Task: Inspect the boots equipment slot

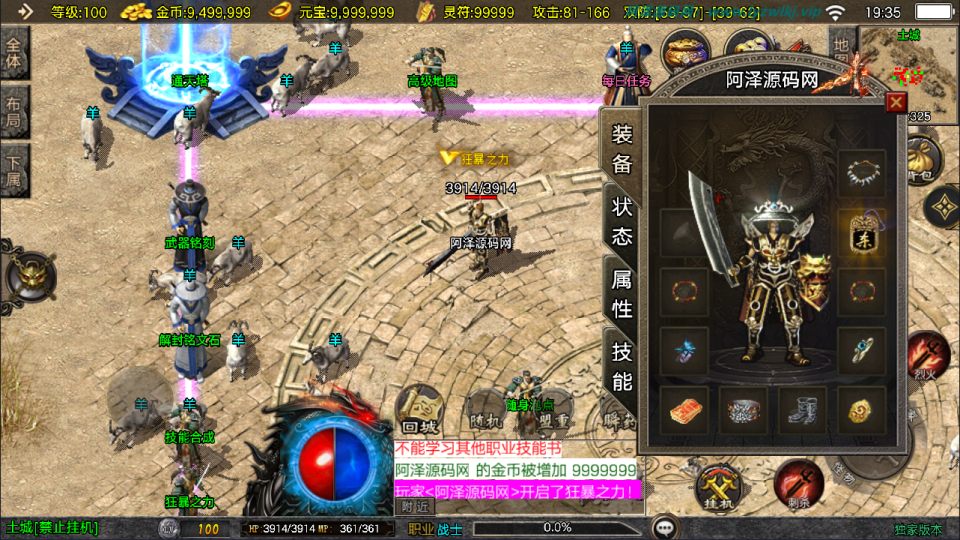Action: pos(802,410)
